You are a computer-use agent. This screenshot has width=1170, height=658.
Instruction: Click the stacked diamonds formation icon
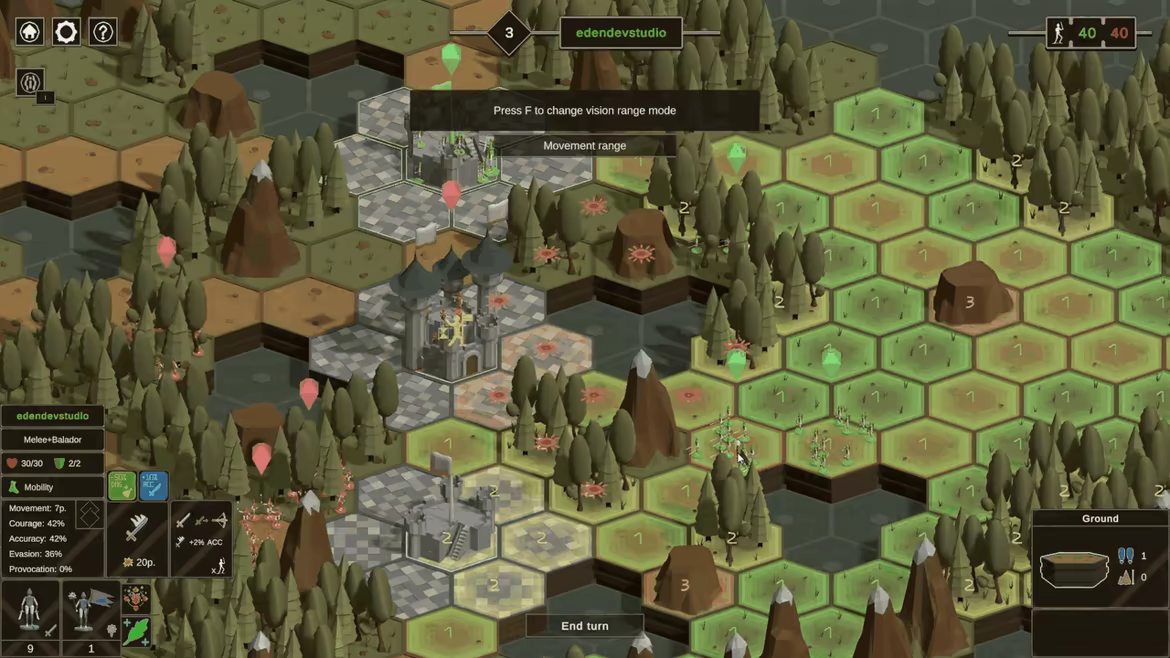point(89,515)
